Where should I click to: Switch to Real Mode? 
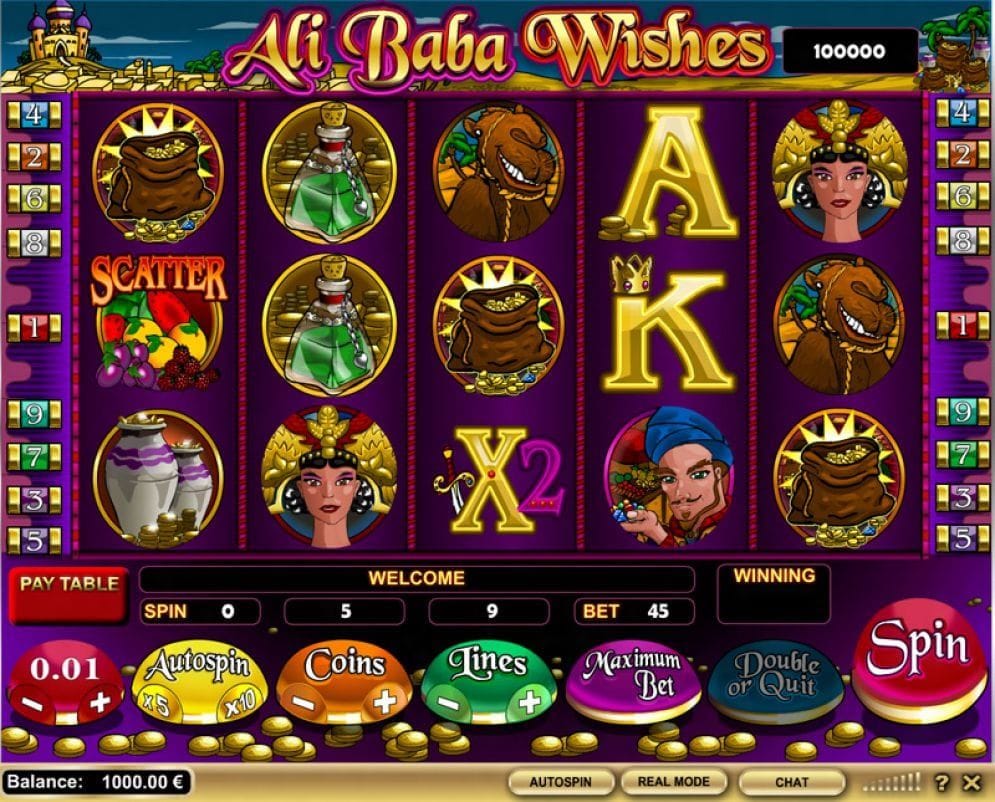pyautogui.click(x=672, y=781)
